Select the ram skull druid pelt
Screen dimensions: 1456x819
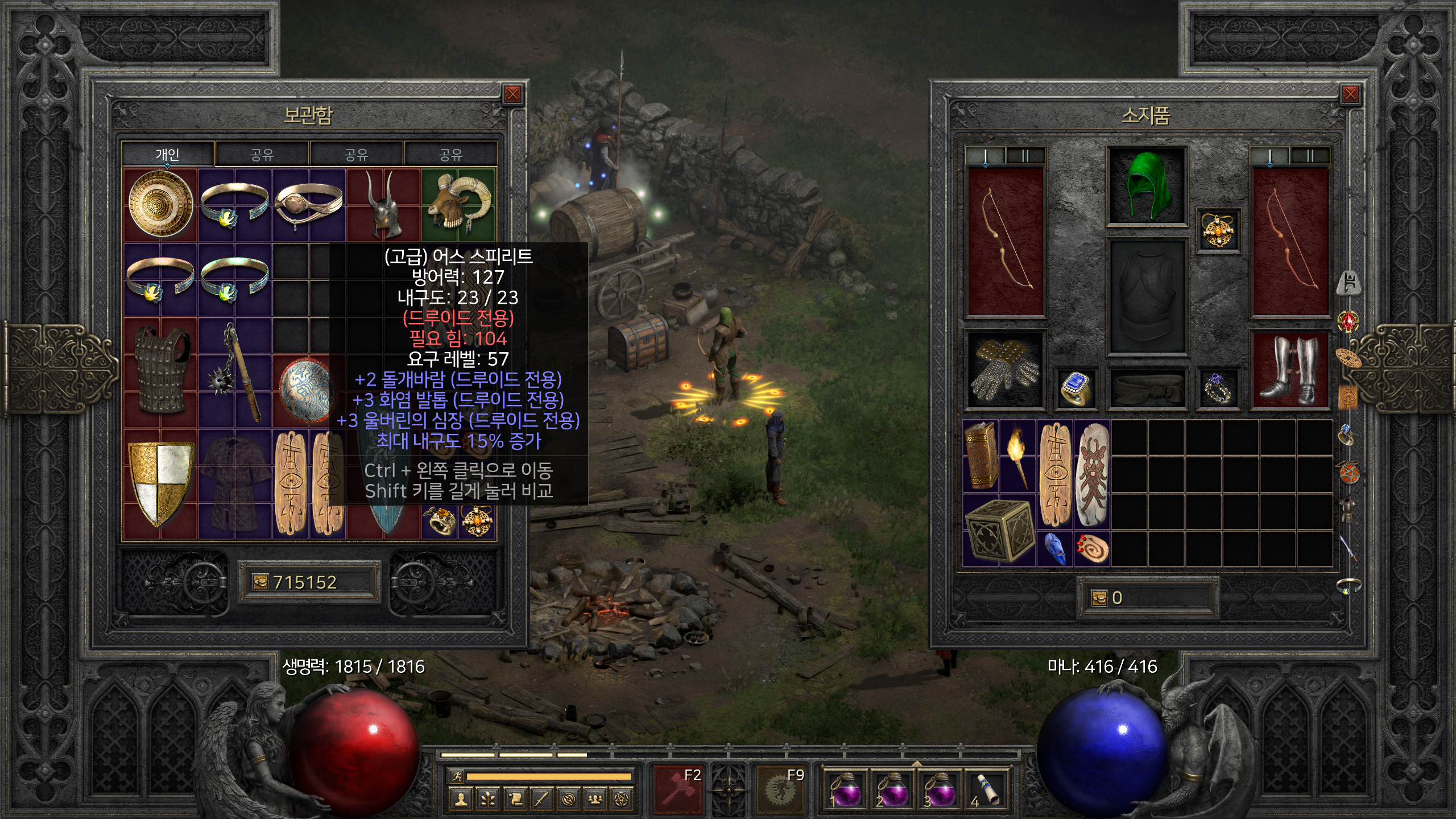pos(458,204)
